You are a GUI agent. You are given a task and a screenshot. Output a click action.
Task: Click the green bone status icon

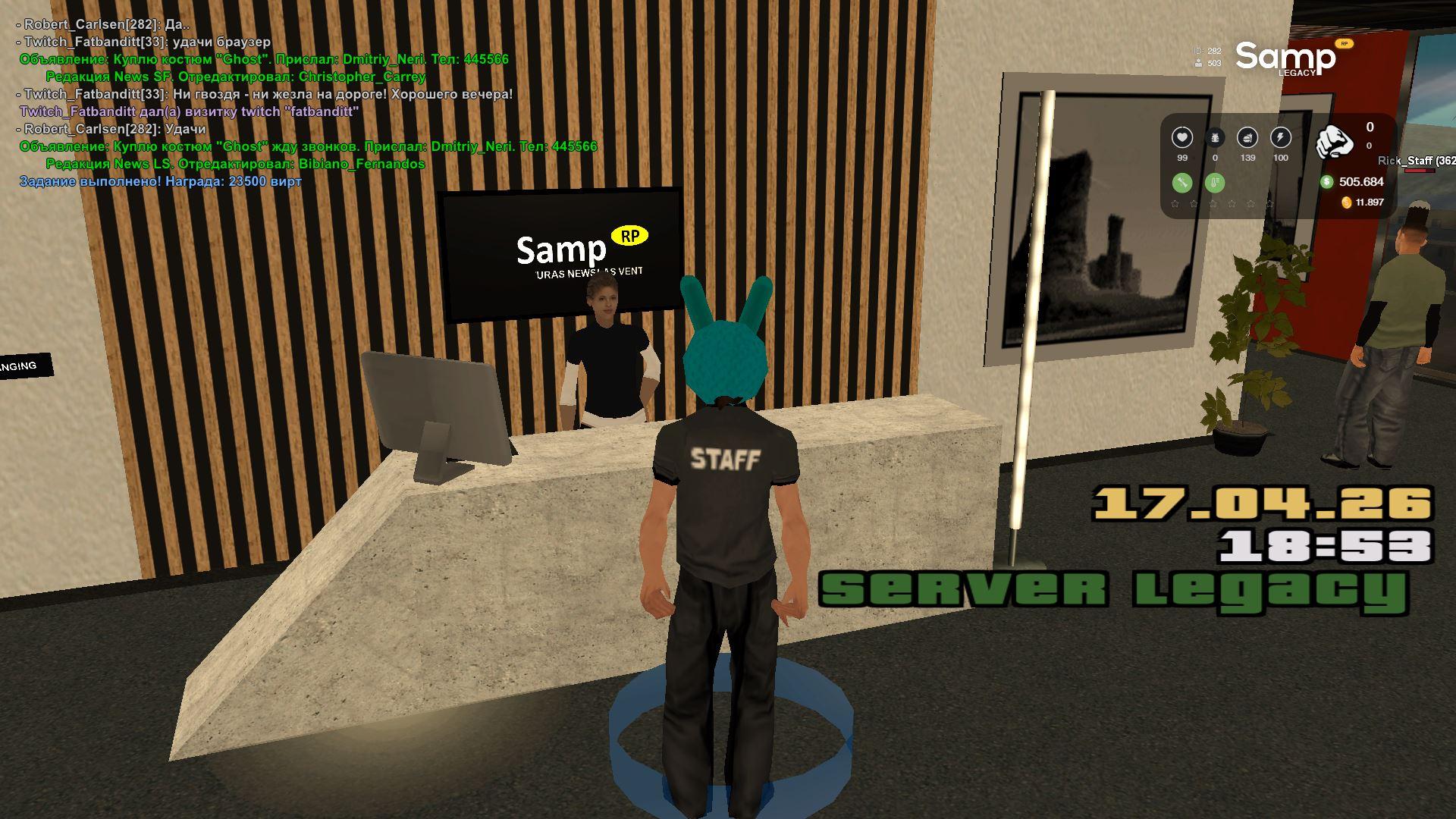click(1182, 183)
